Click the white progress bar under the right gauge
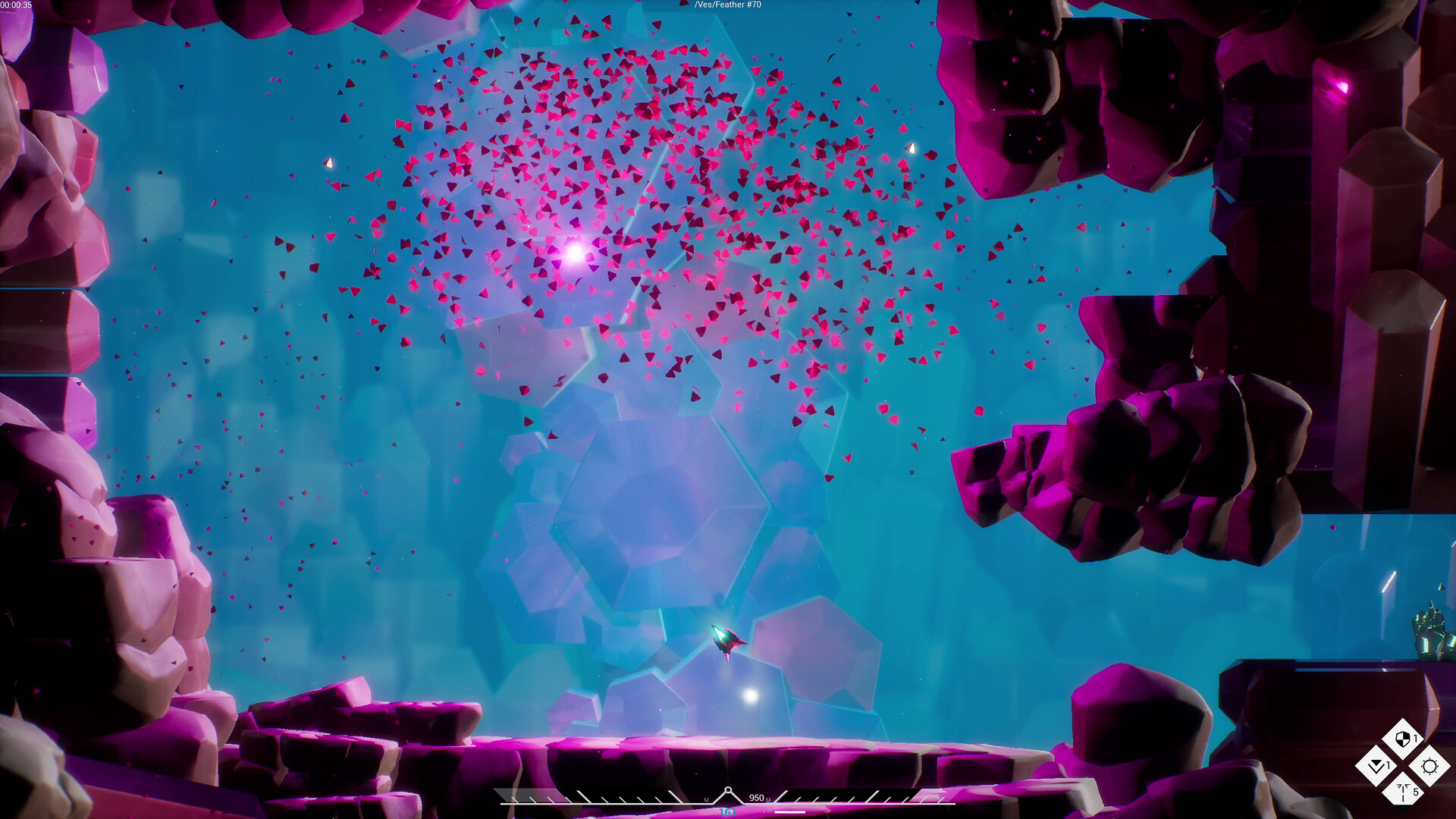The image size is (1456, 819). (x=790, y=811)
